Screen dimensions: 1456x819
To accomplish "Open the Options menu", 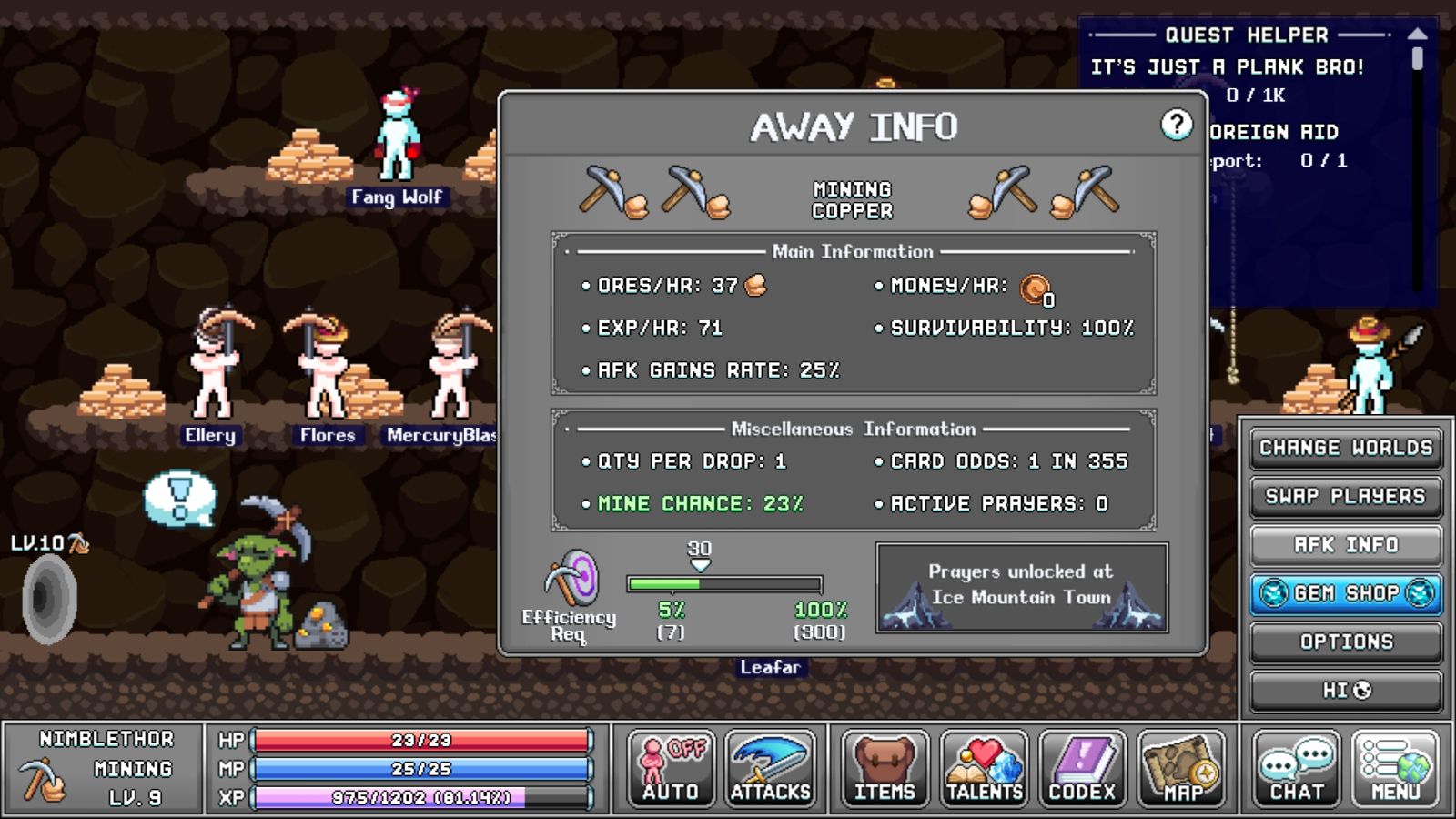I will click(x=1346, y=642).
